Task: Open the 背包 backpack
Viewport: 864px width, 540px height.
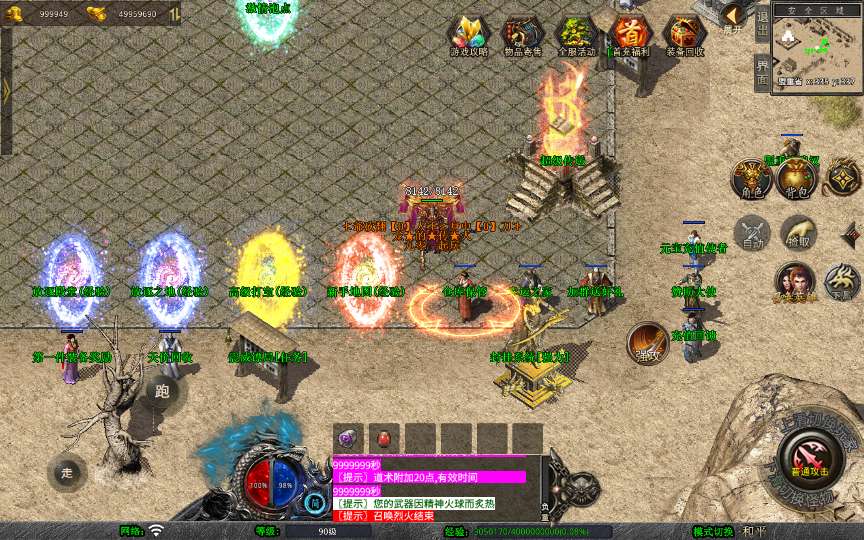Action: click(797, 177)
